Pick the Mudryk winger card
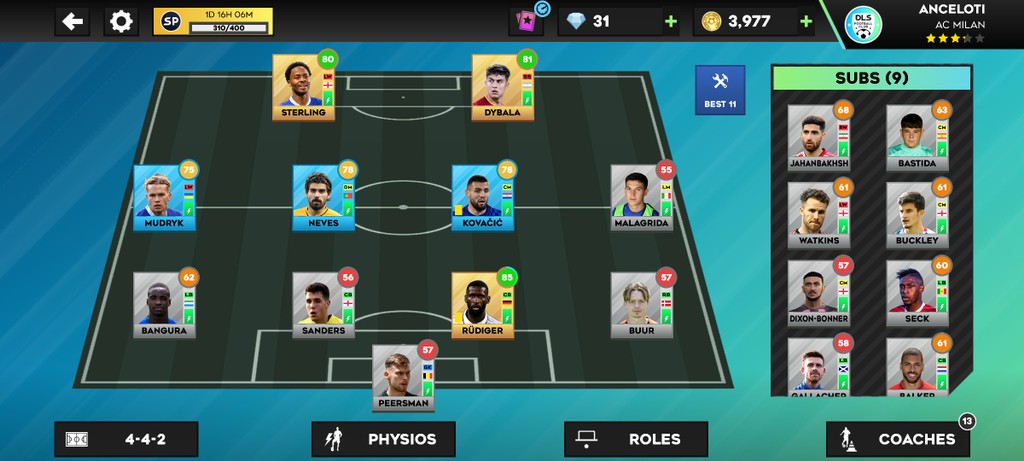The image size is (1024, 461). [x=165, y=197]
